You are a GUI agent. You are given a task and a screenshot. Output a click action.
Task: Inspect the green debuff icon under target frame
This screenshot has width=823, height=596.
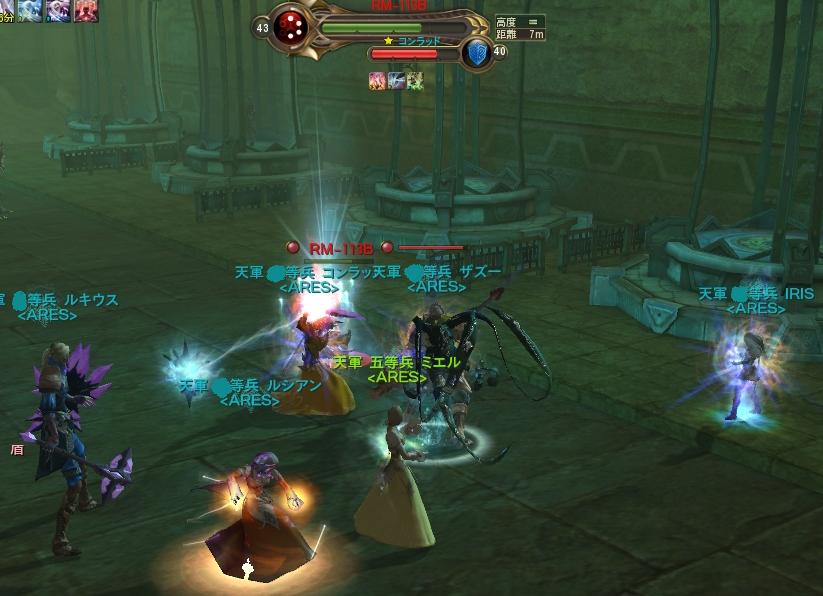(414, 81)
